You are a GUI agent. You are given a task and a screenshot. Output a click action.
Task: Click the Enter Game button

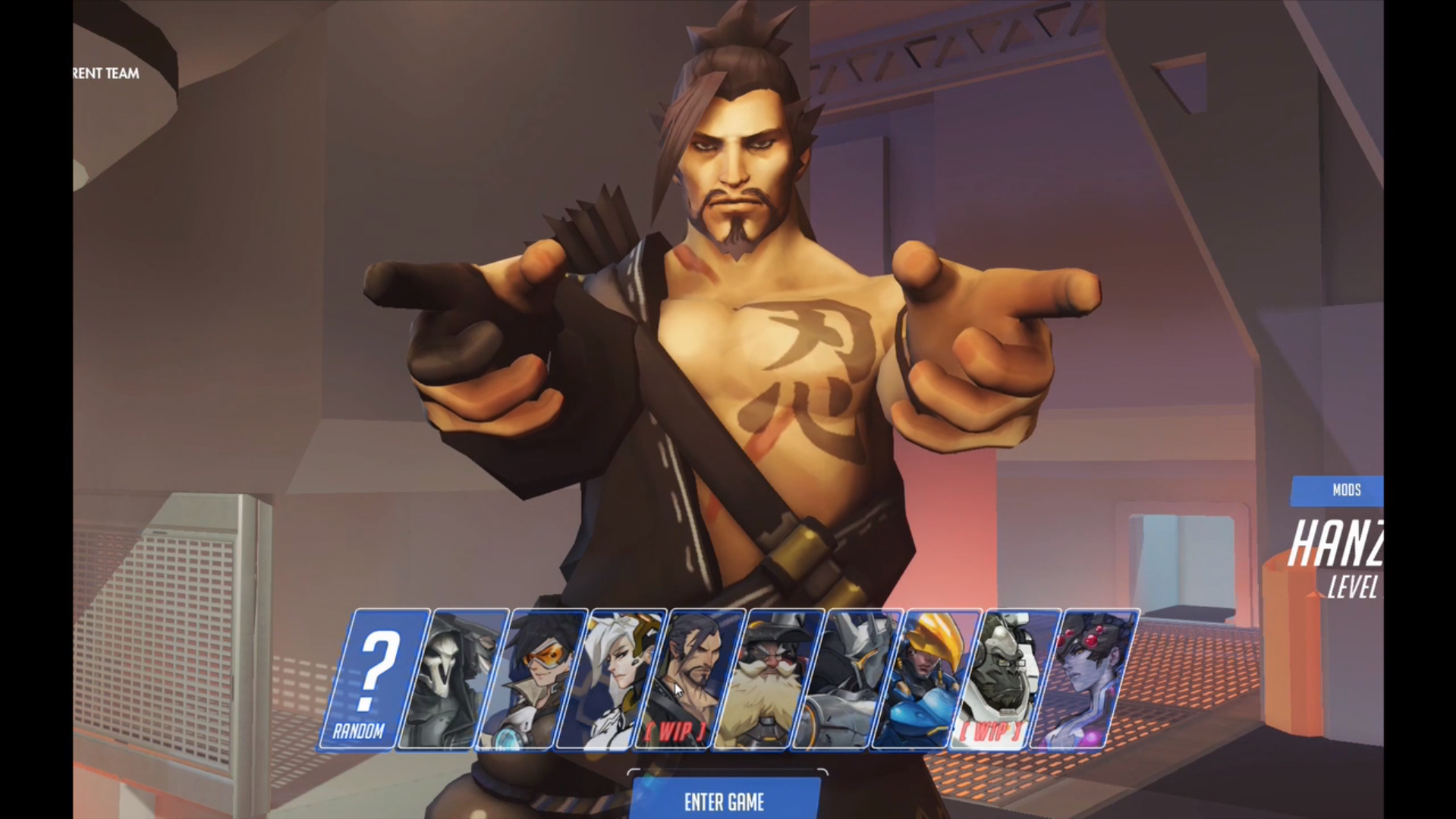click(x=725, y=802)
